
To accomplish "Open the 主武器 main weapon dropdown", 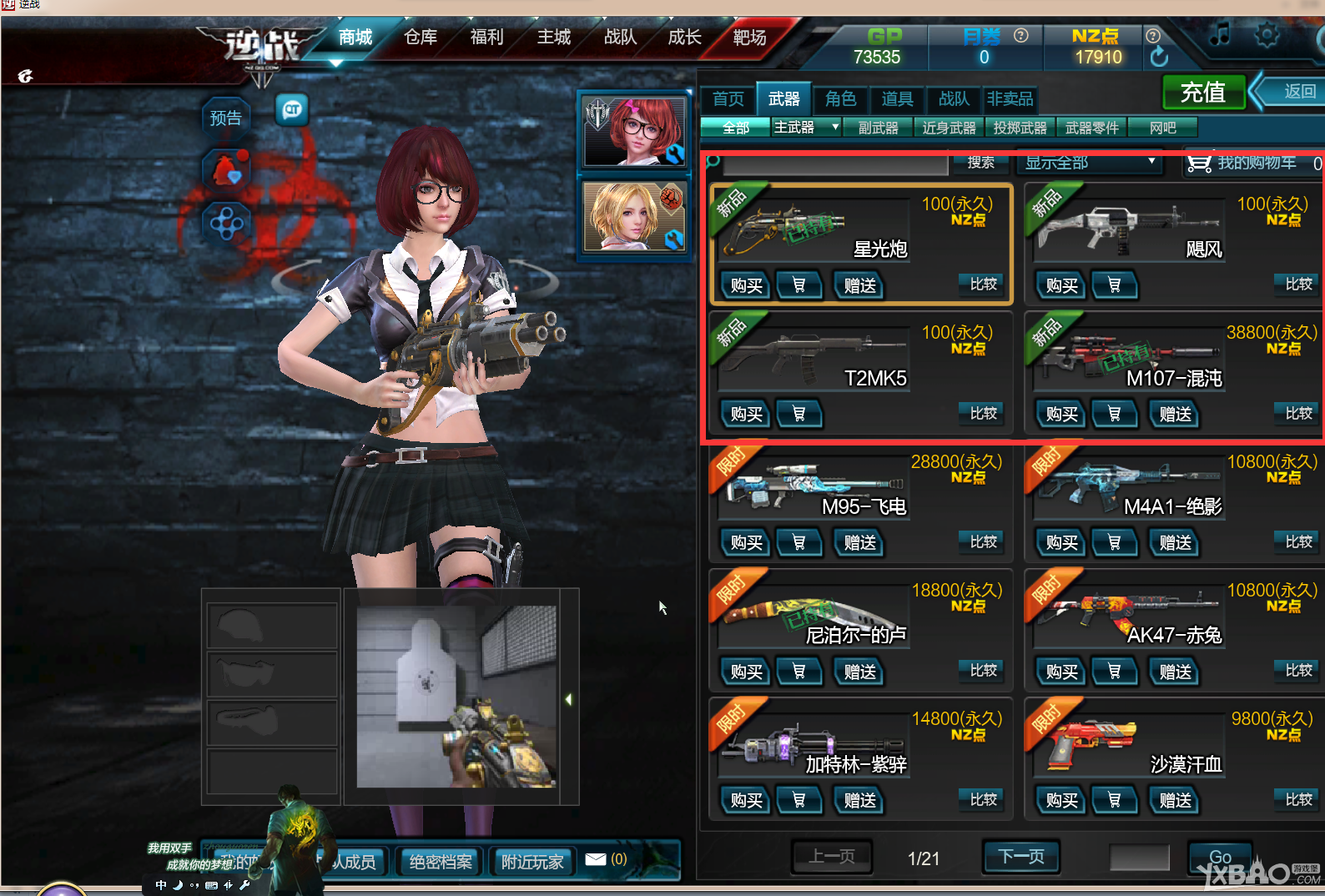I will [806, 128].
